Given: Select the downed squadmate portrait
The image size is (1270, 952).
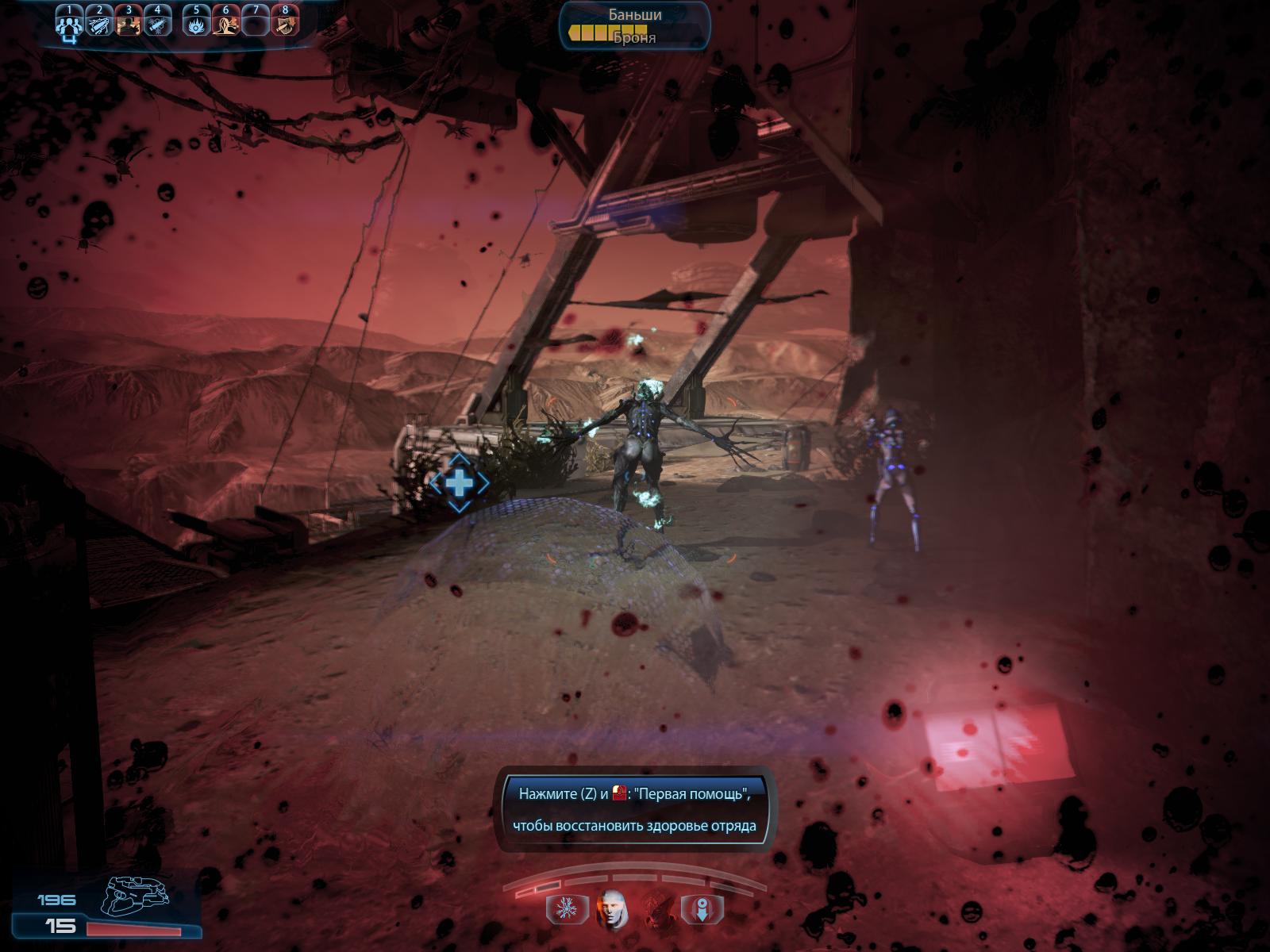Looking at the screenshot, I should (x=658, y=908).
